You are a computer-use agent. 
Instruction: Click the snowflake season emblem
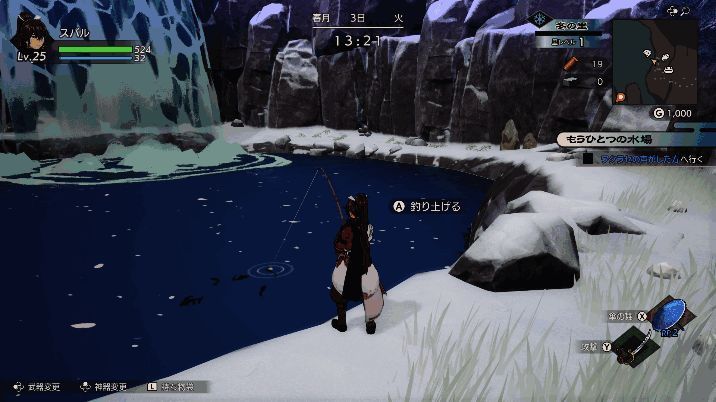(541, 19)
